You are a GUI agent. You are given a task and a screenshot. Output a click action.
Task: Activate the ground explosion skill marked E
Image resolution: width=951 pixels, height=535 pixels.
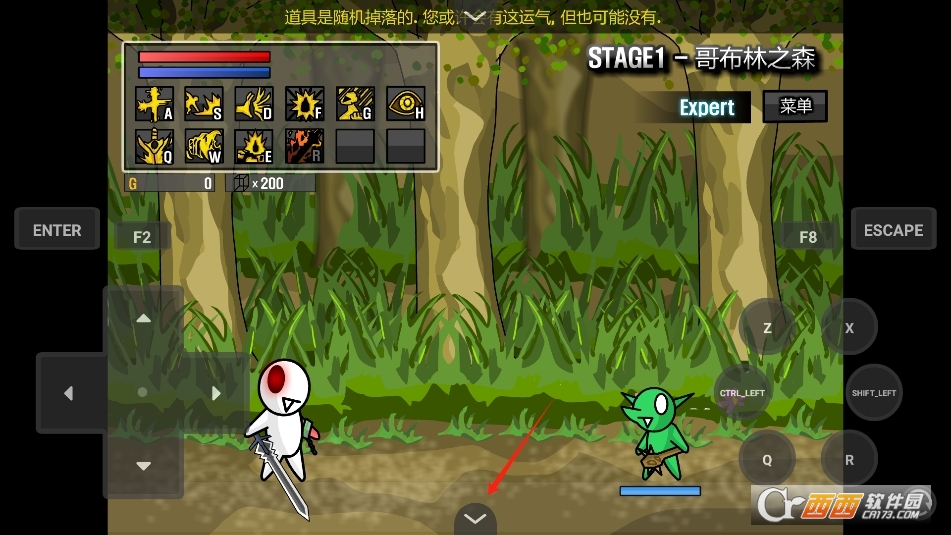tap(254, 146)
